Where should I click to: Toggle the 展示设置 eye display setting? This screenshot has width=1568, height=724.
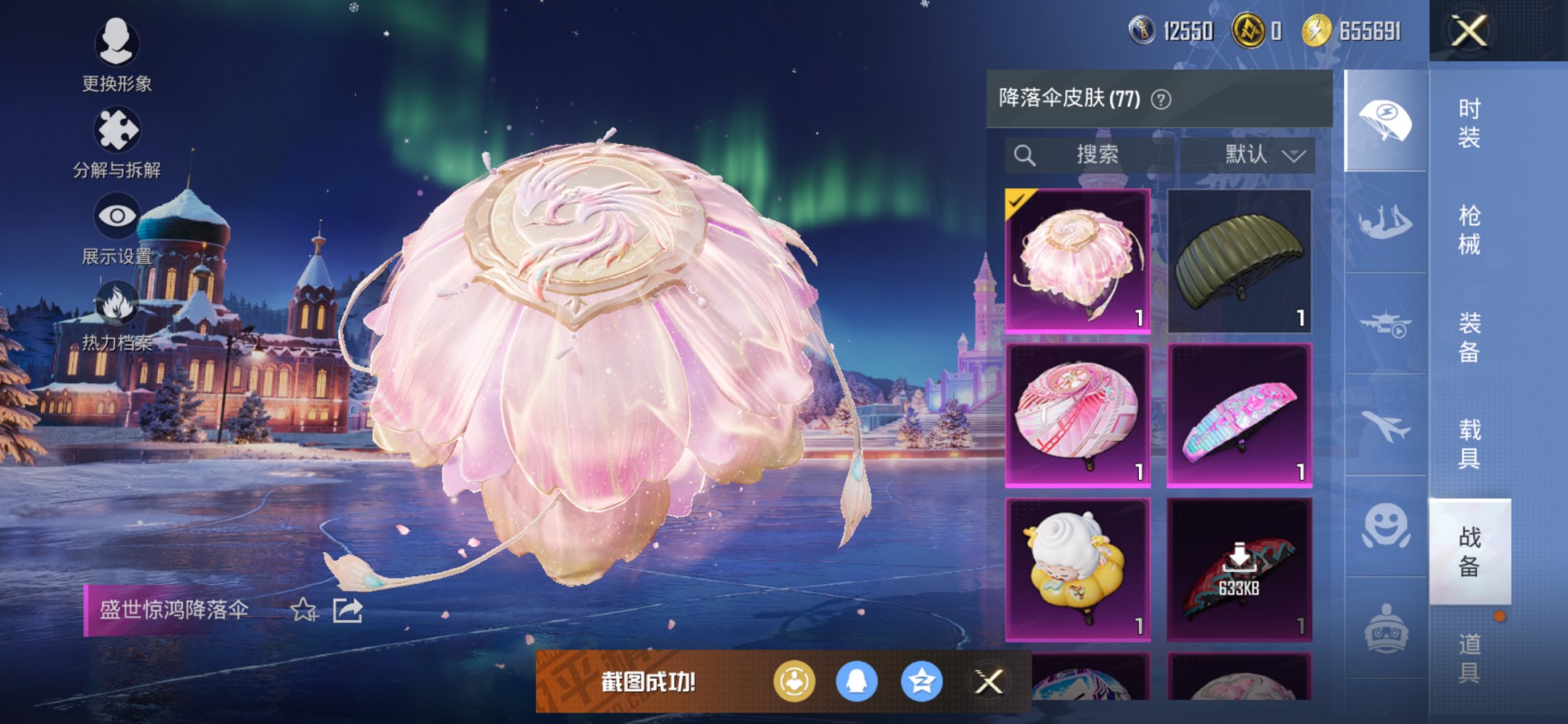pos(117,215)
